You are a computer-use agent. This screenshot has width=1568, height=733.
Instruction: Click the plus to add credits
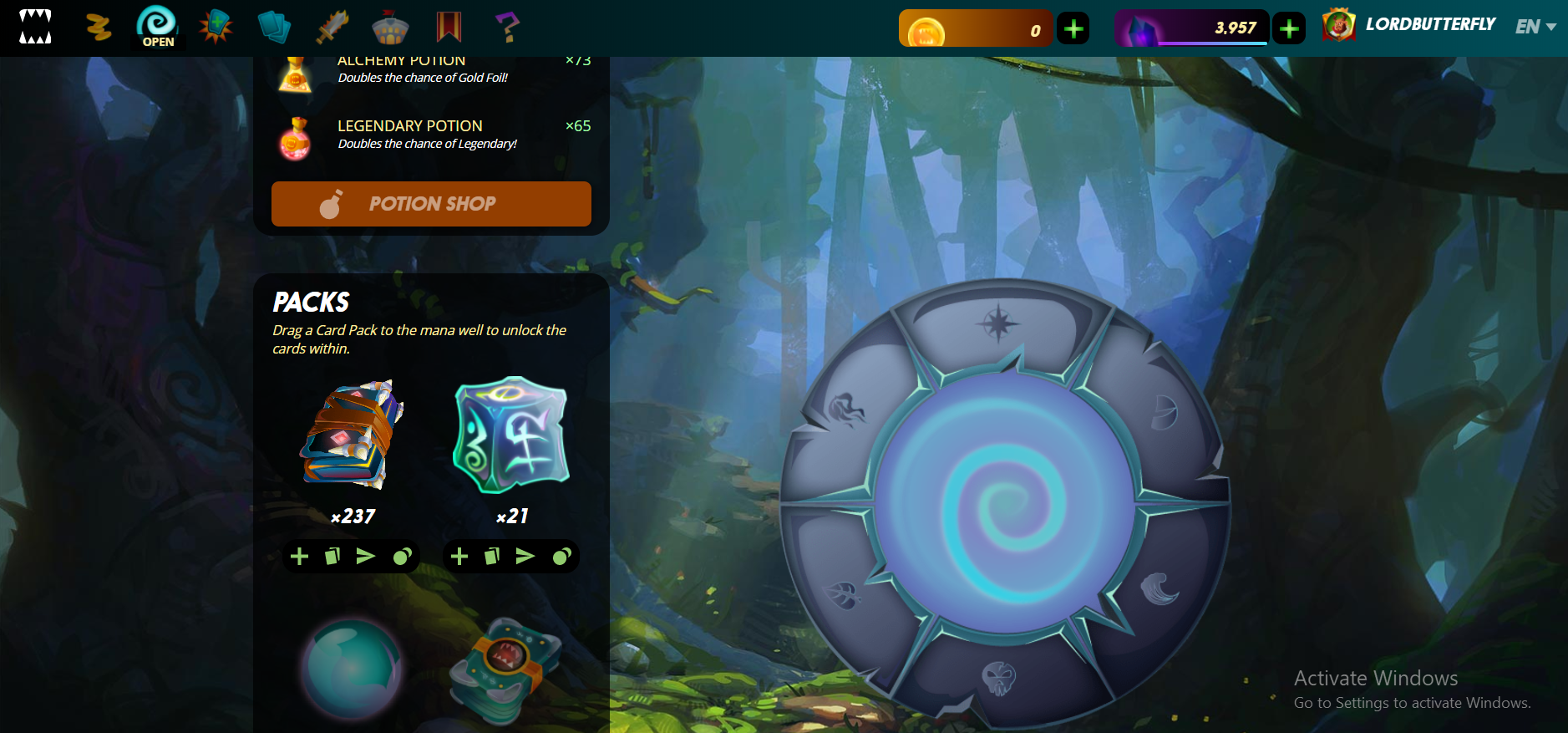pyautogui.click(x=1073, y=27)
